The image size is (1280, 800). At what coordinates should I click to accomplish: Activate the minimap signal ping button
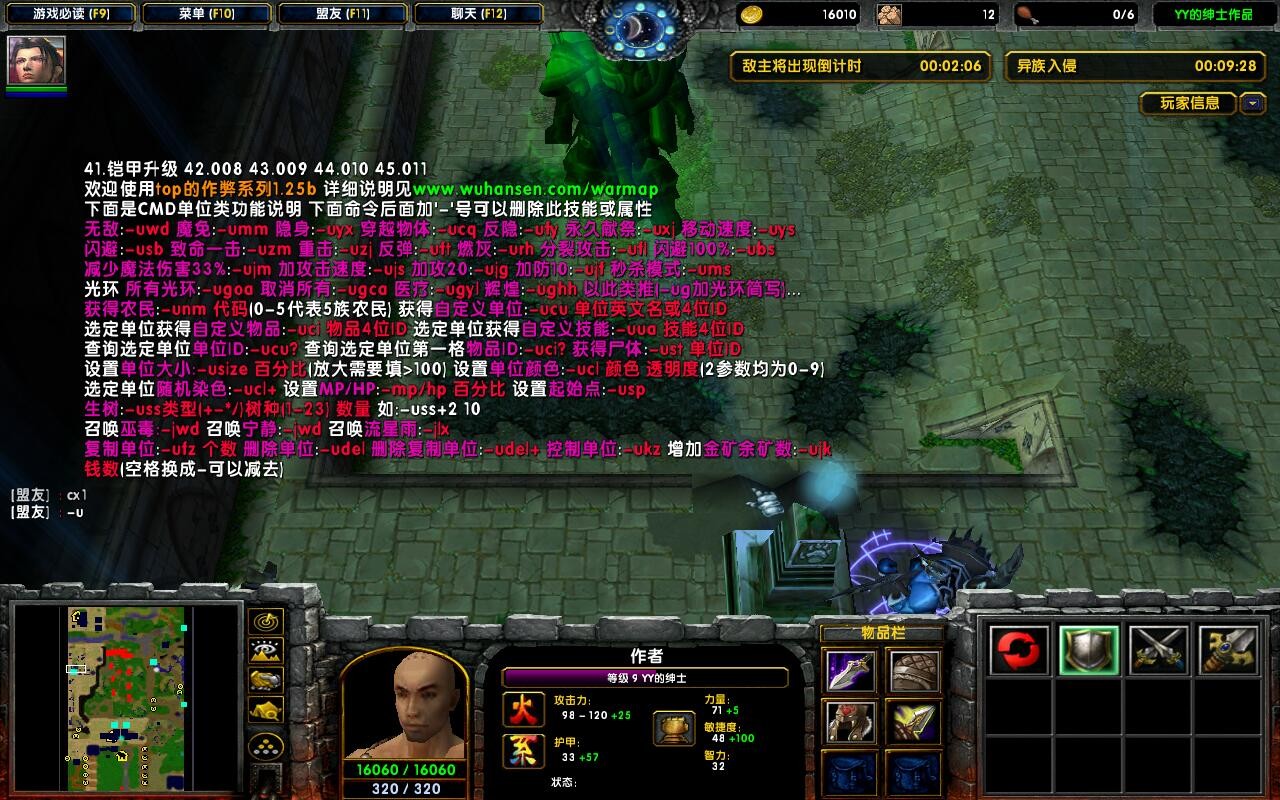(265, 622)
